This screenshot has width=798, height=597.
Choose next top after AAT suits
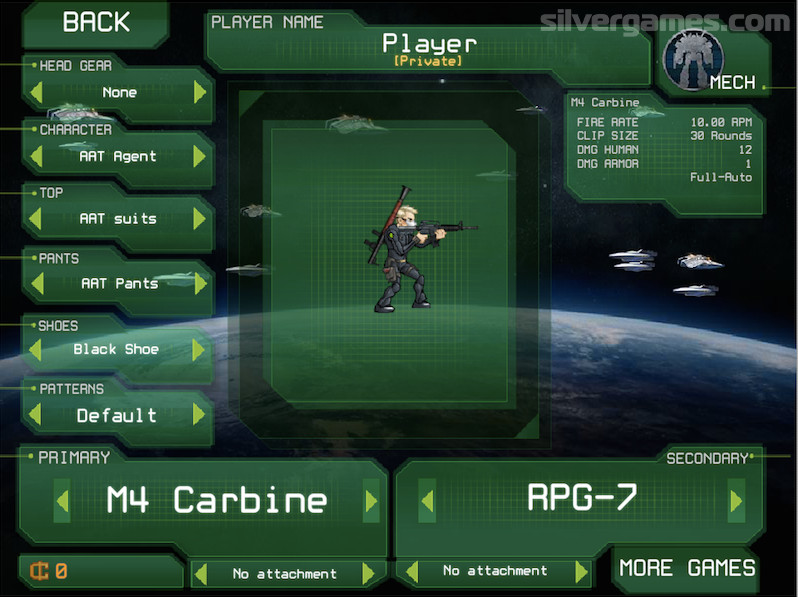pyautogui.click(x=200, y=219)
